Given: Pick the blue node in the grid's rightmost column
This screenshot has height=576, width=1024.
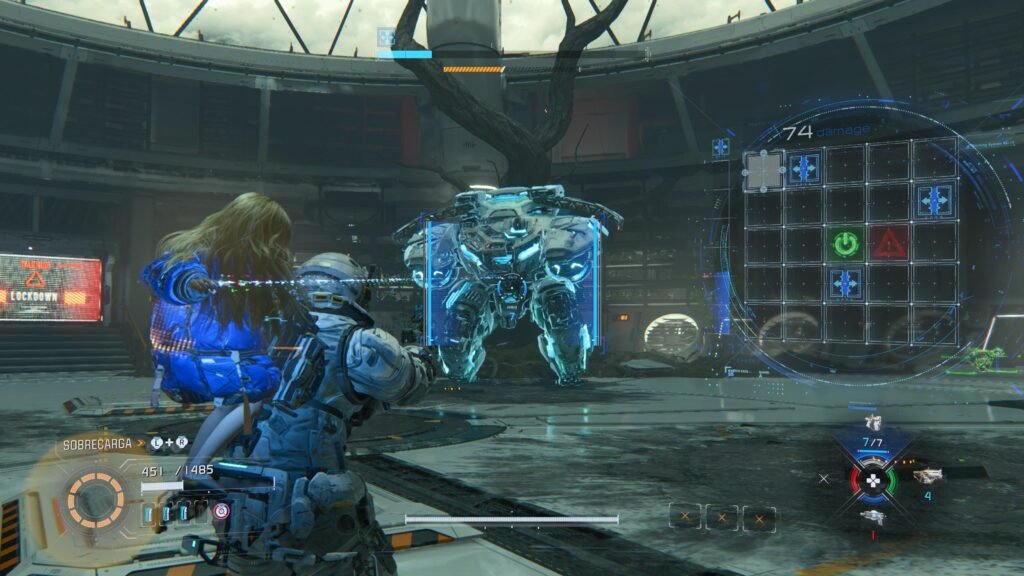Looking at the screenshot, I should click(933, 200).
